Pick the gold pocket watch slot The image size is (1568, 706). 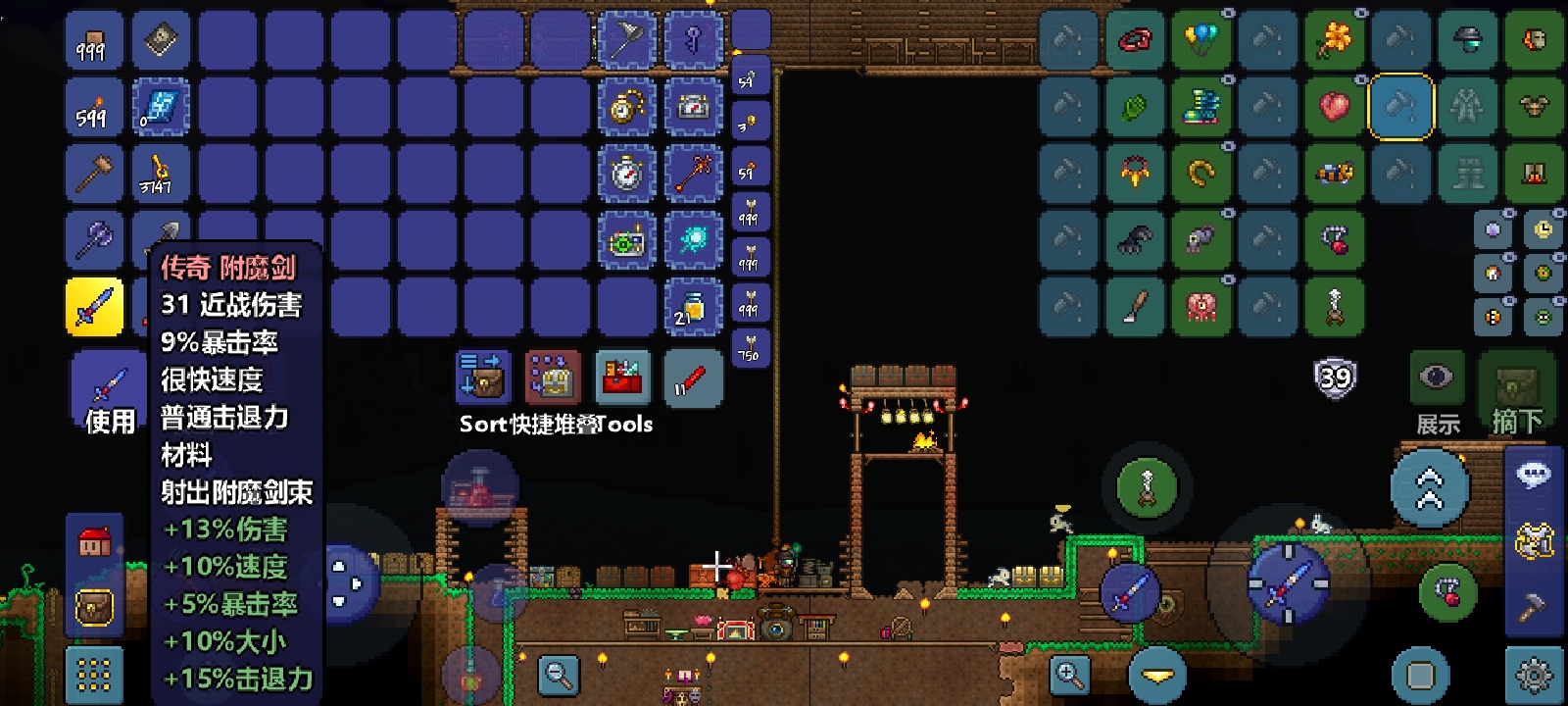pyautogui.click(x=626, y=107)
